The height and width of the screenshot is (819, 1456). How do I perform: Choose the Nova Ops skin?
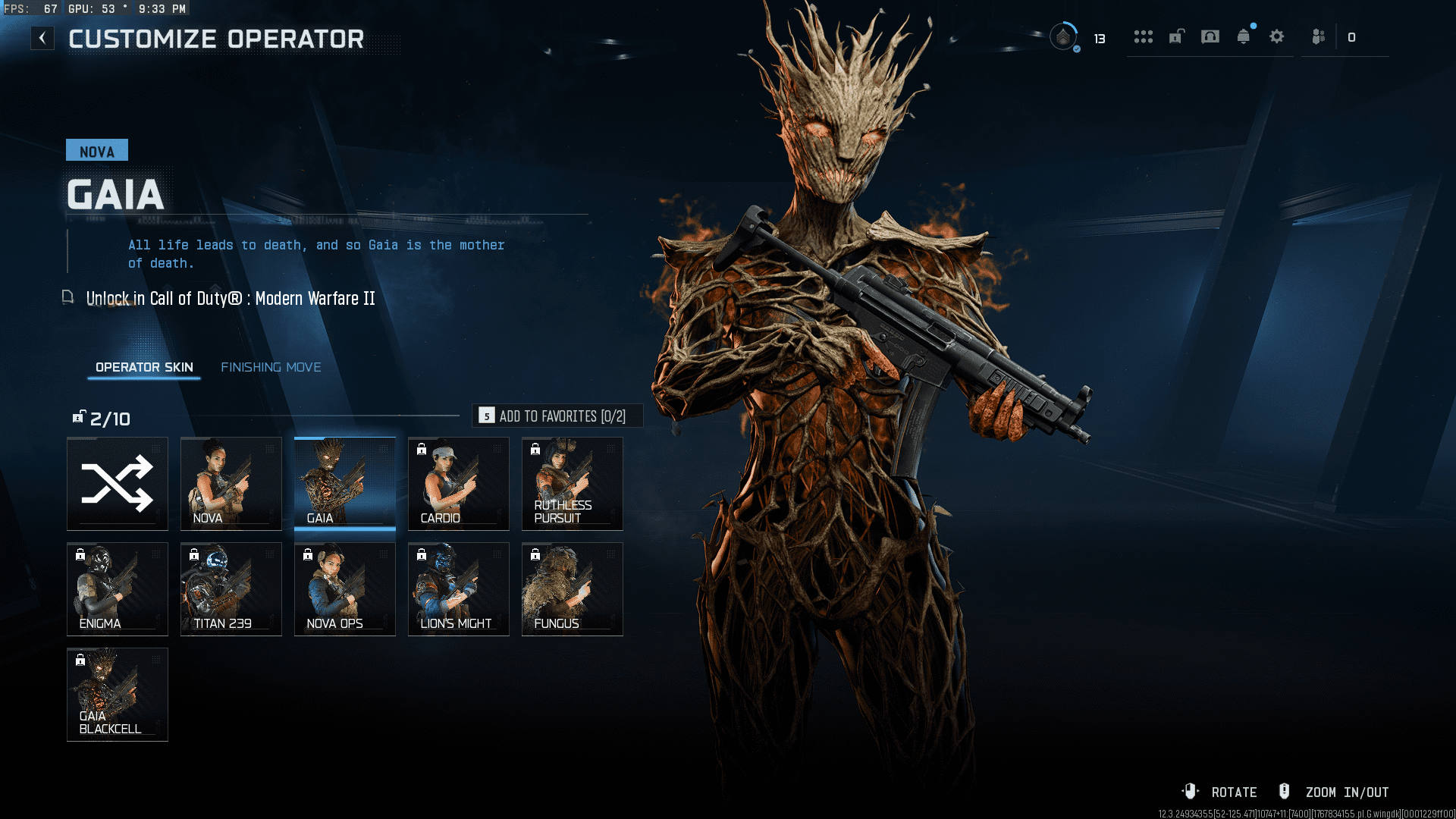345,588
